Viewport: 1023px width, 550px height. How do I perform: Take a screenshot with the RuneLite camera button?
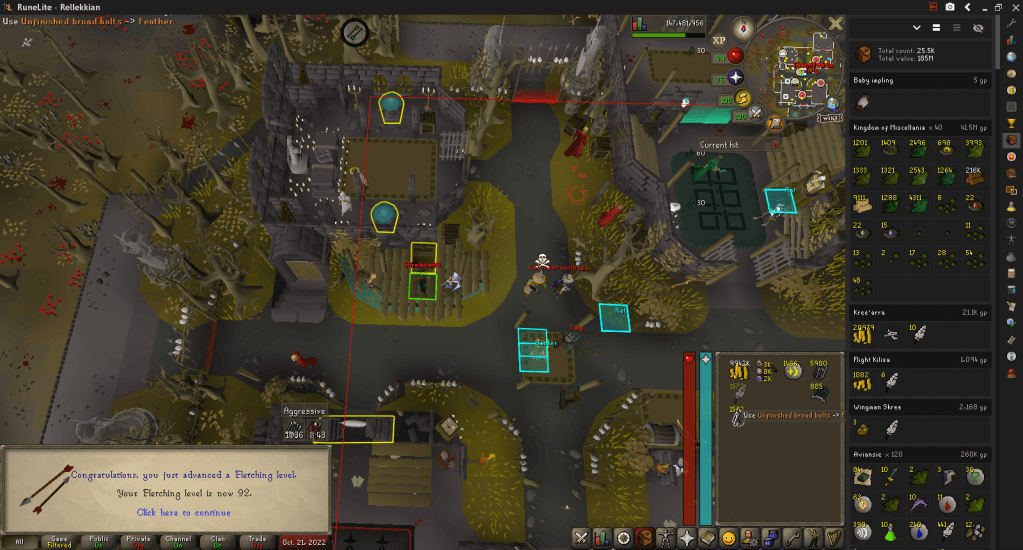[x=949, y=7]
